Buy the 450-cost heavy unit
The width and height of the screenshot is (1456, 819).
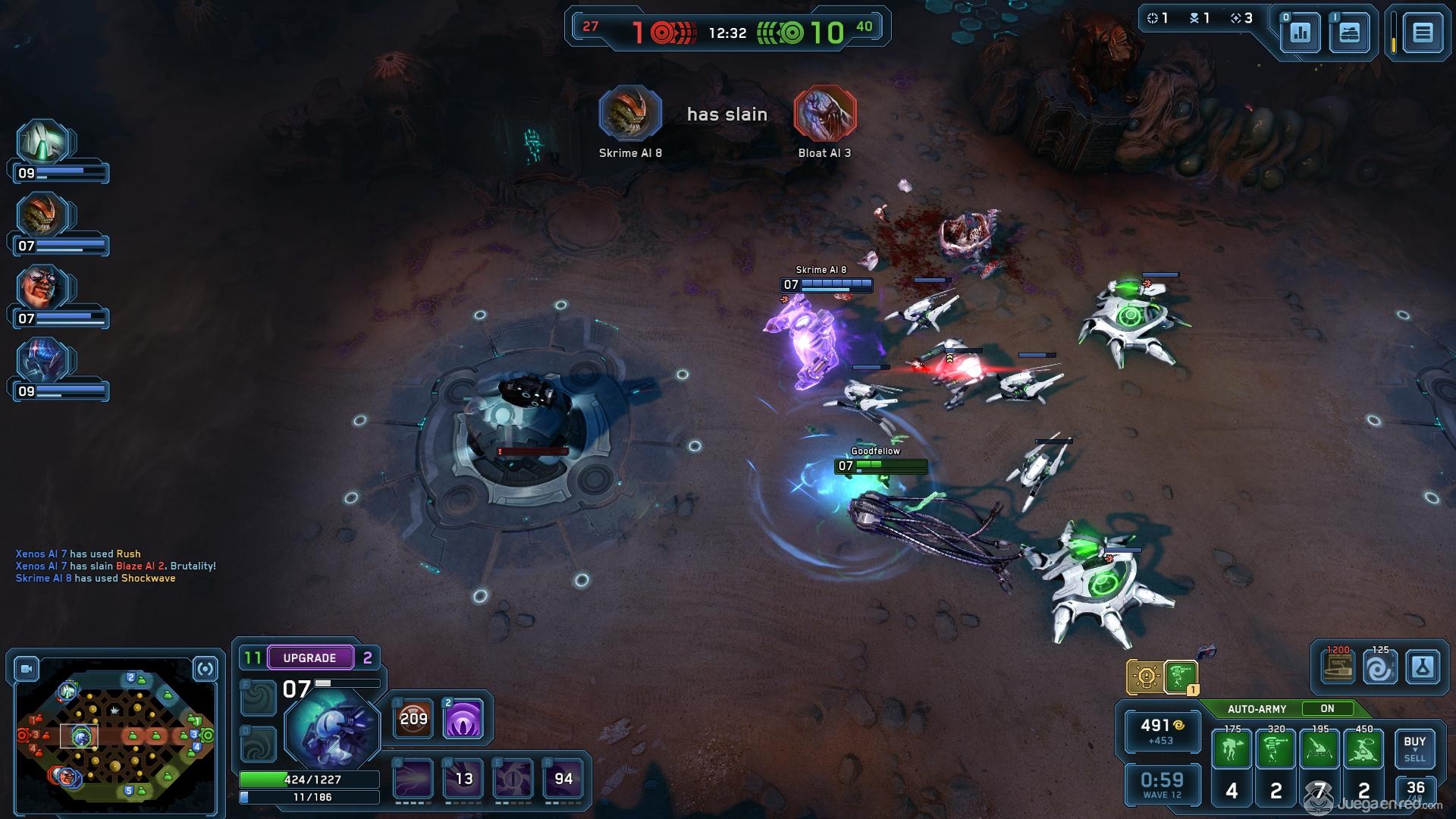click(x=1363, y=750)
